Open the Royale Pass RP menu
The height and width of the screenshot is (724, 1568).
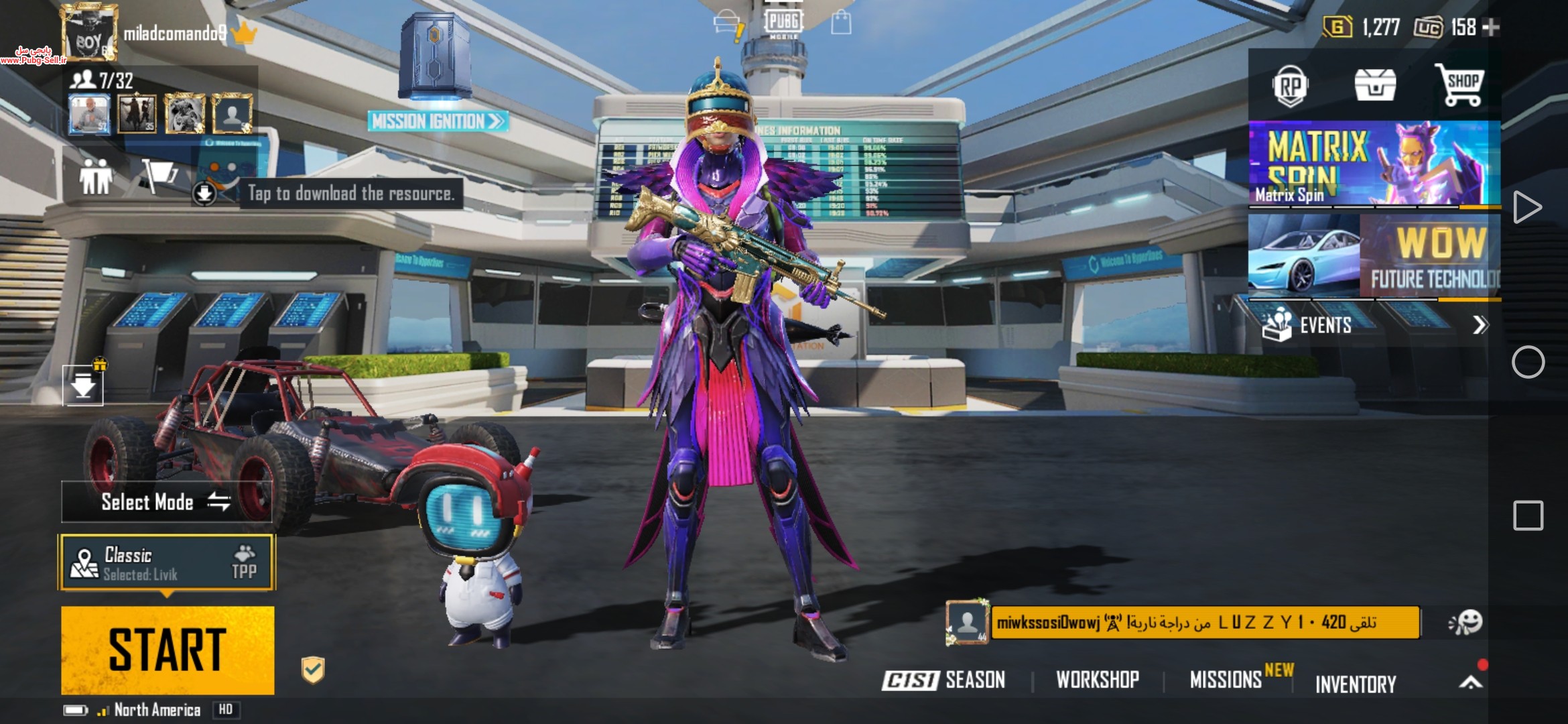1290,86
